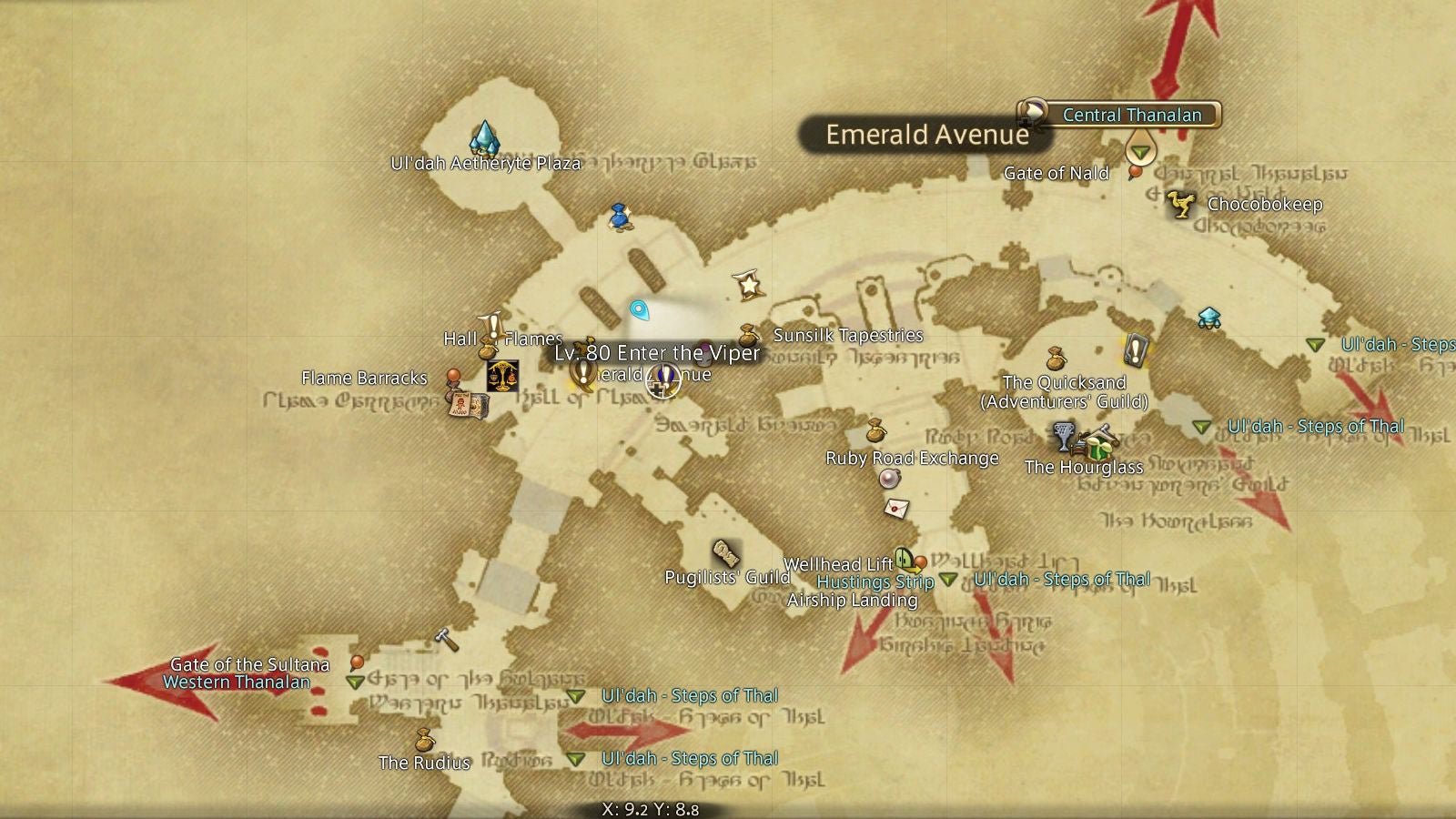
Task: Click the aethernet shard crystal on the right side
Action: [x=1208, y=316]
